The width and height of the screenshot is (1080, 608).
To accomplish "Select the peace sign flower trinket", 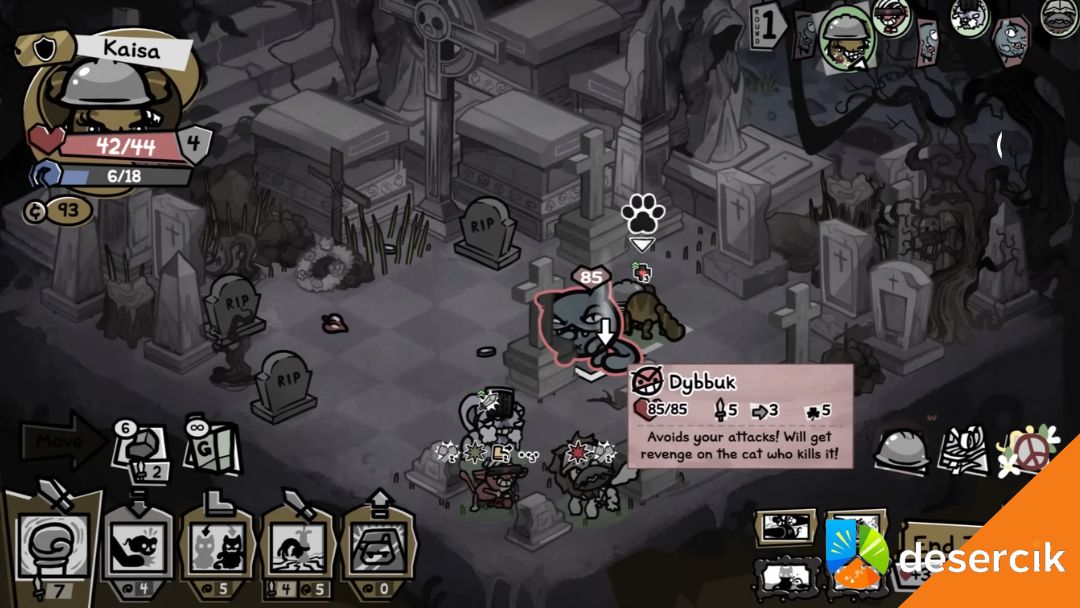I will coord(1027,452).
